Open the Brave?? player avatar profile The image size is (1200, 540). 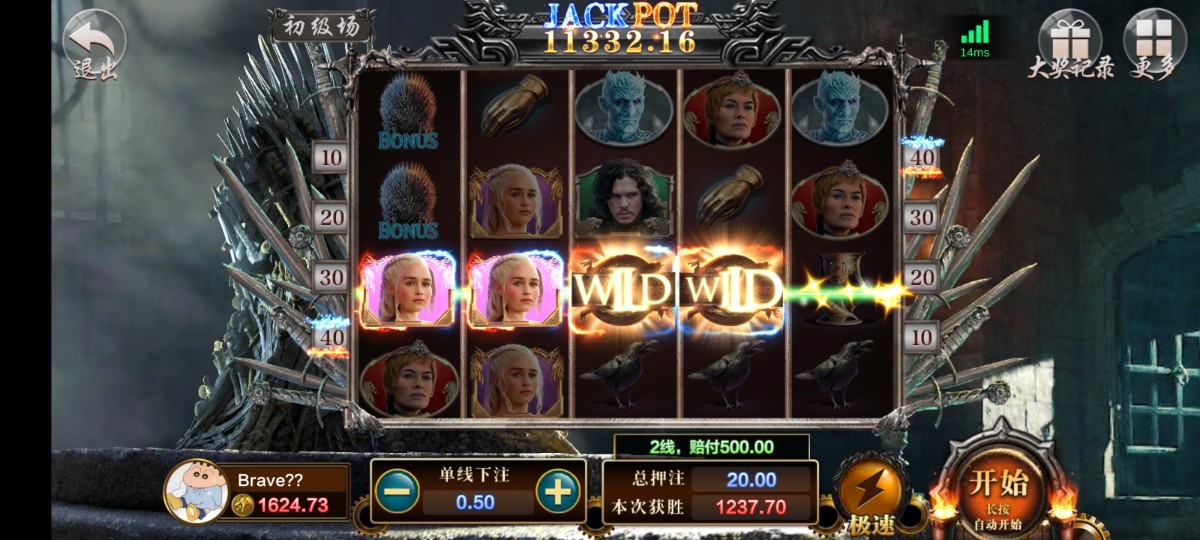(195, 491)
